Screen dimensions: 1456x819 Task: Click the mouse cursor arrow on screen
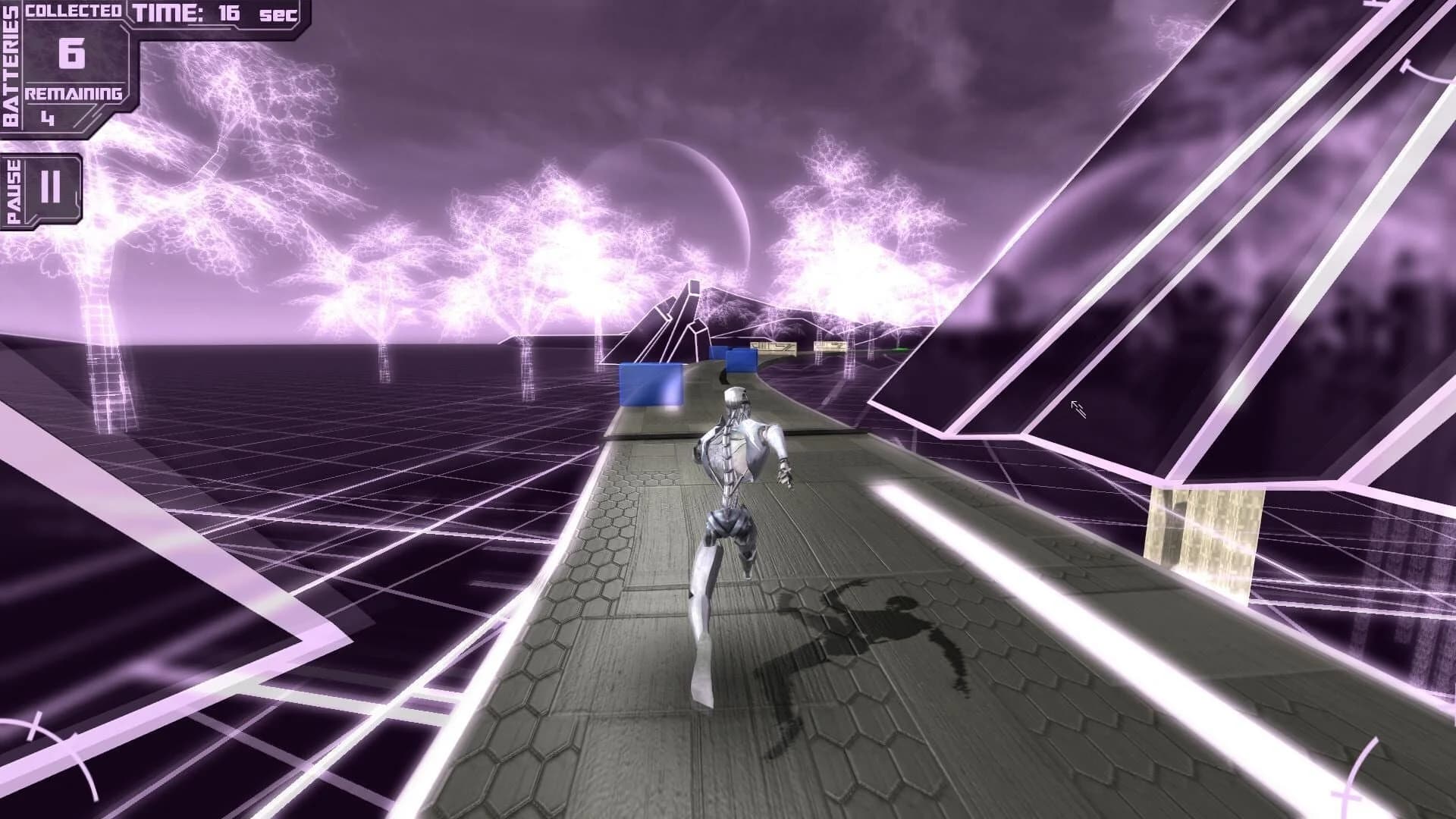[x=1077, y=409]
